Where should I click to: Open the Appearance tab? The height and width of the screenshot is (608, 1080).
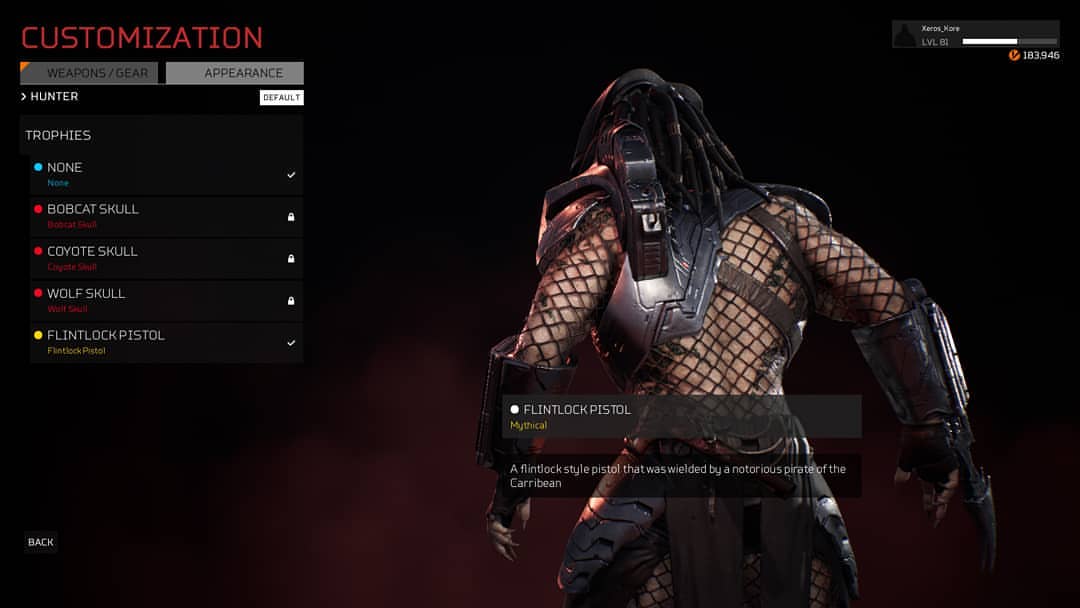coord(235,73)
